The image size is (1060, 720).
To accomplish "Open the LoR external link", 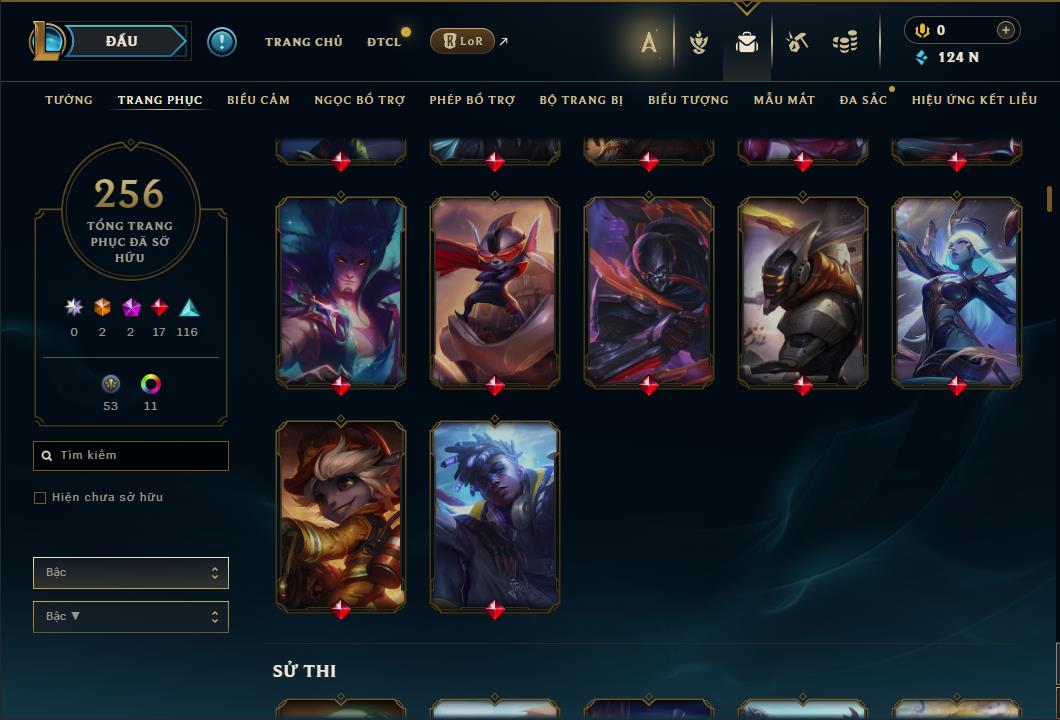I will click(x=463, y=41).
